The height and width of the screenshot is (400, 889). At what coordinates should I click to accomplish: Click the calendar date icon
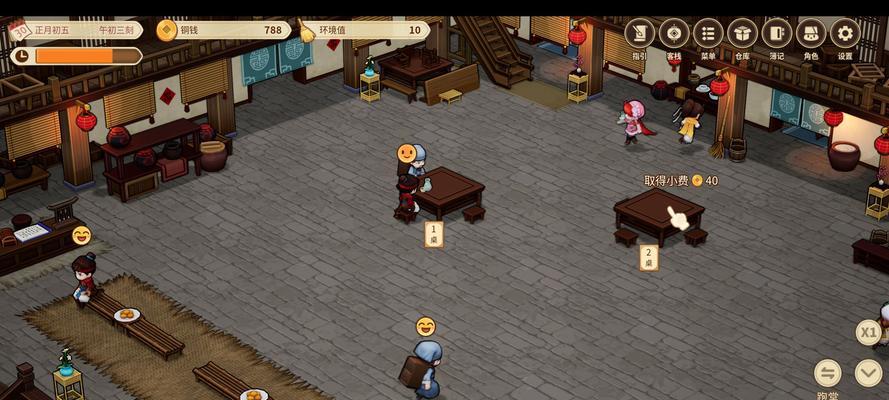[19, 29]
